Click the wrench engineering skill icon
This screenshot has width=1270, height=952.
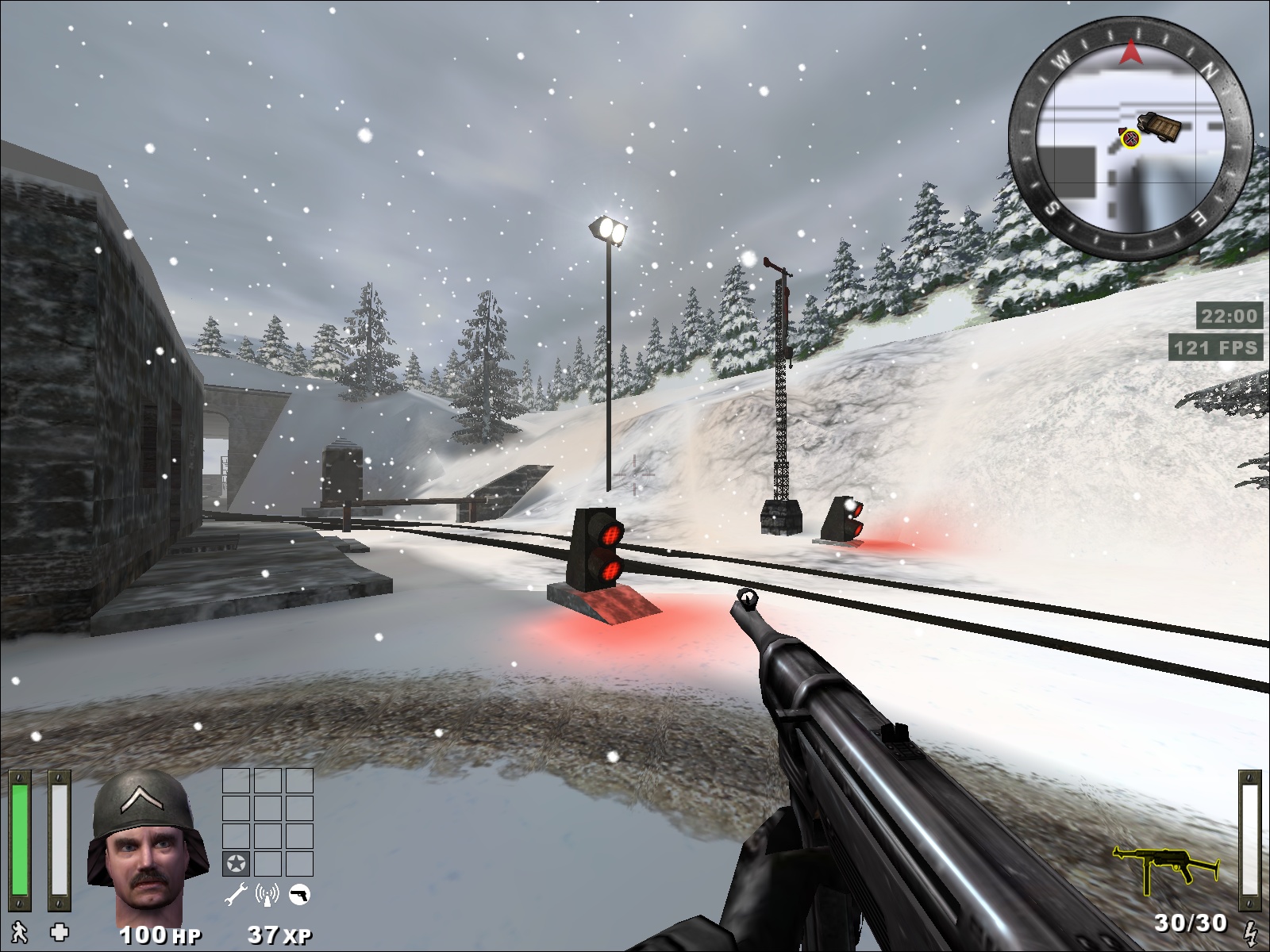tap(237, 896)
